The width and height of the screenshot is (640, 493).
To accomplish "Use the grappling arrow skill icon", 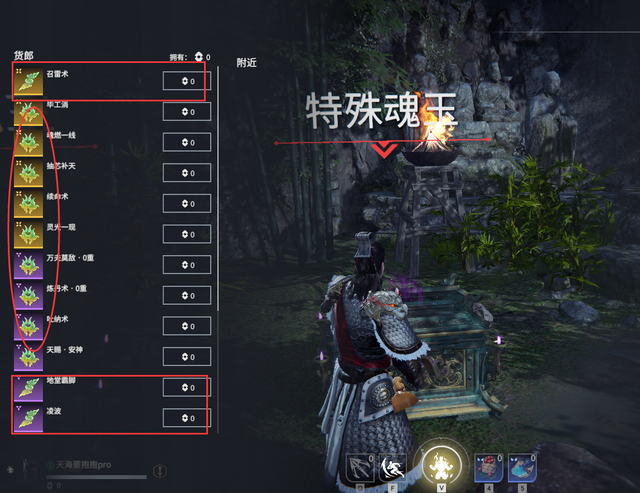I will 360,467.
